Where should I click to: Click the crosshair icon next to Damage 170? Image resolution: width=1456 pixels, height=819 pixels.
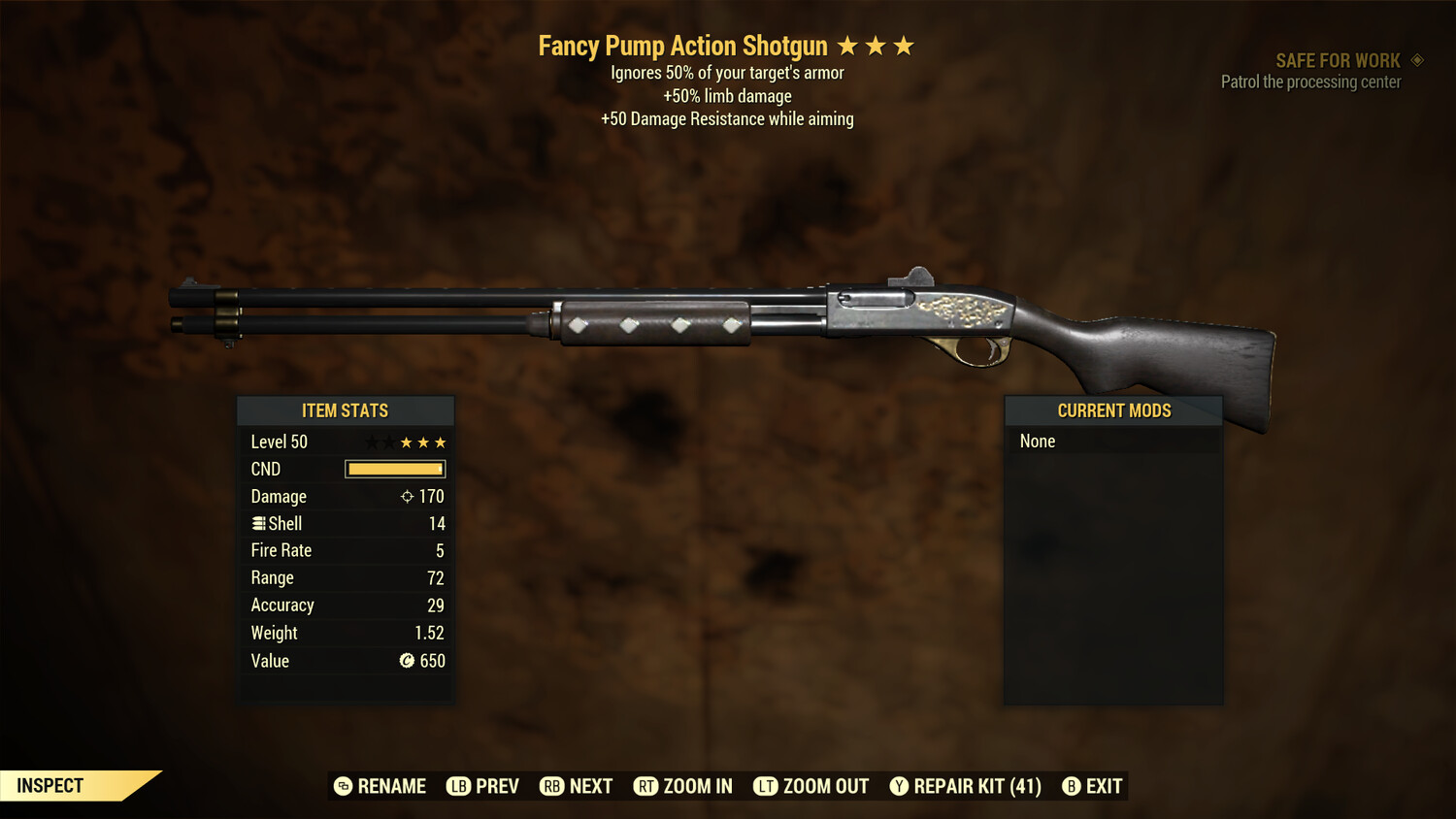(410, 496)
